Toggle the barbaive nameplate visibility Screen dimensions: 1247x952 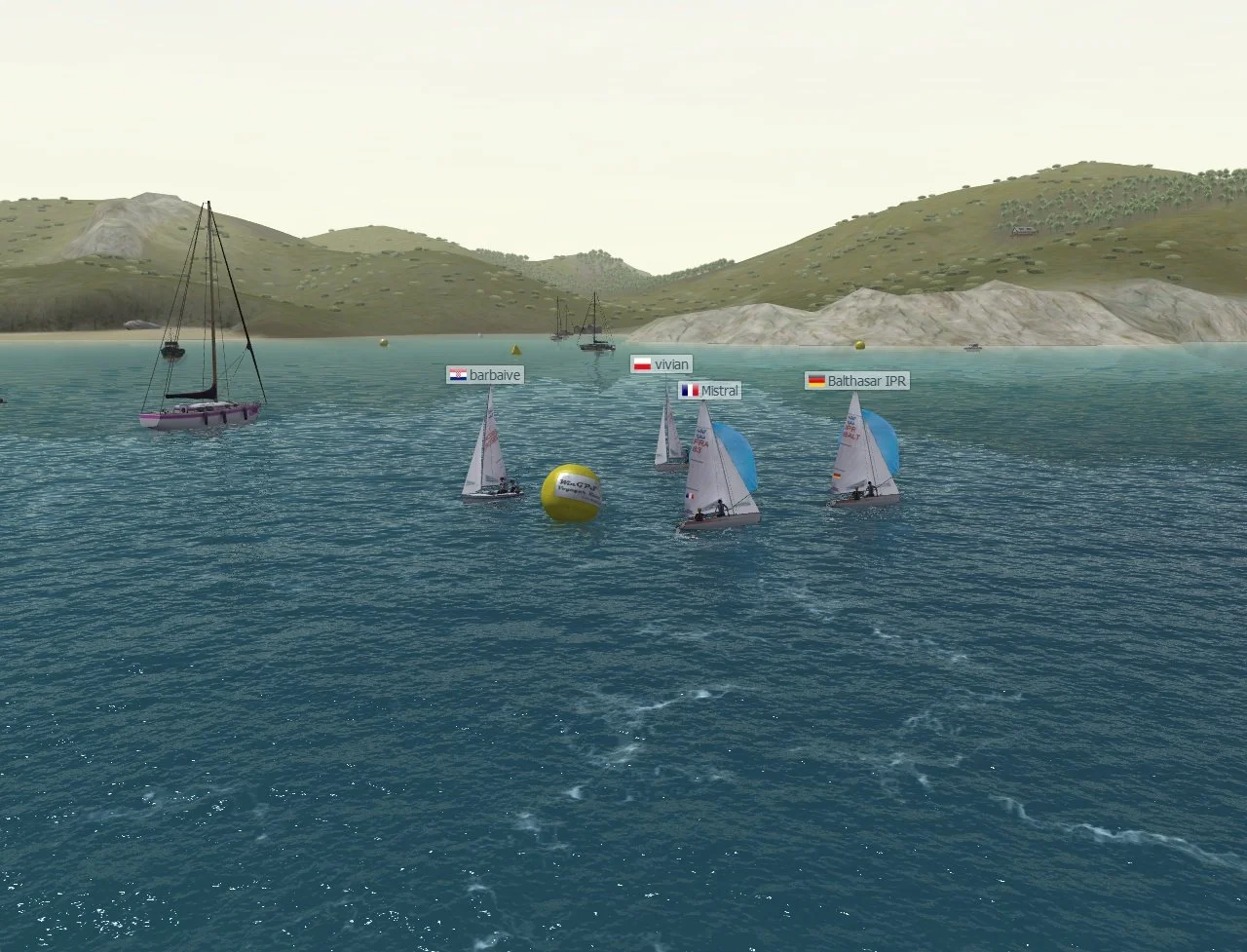click(x=484, y=374)
